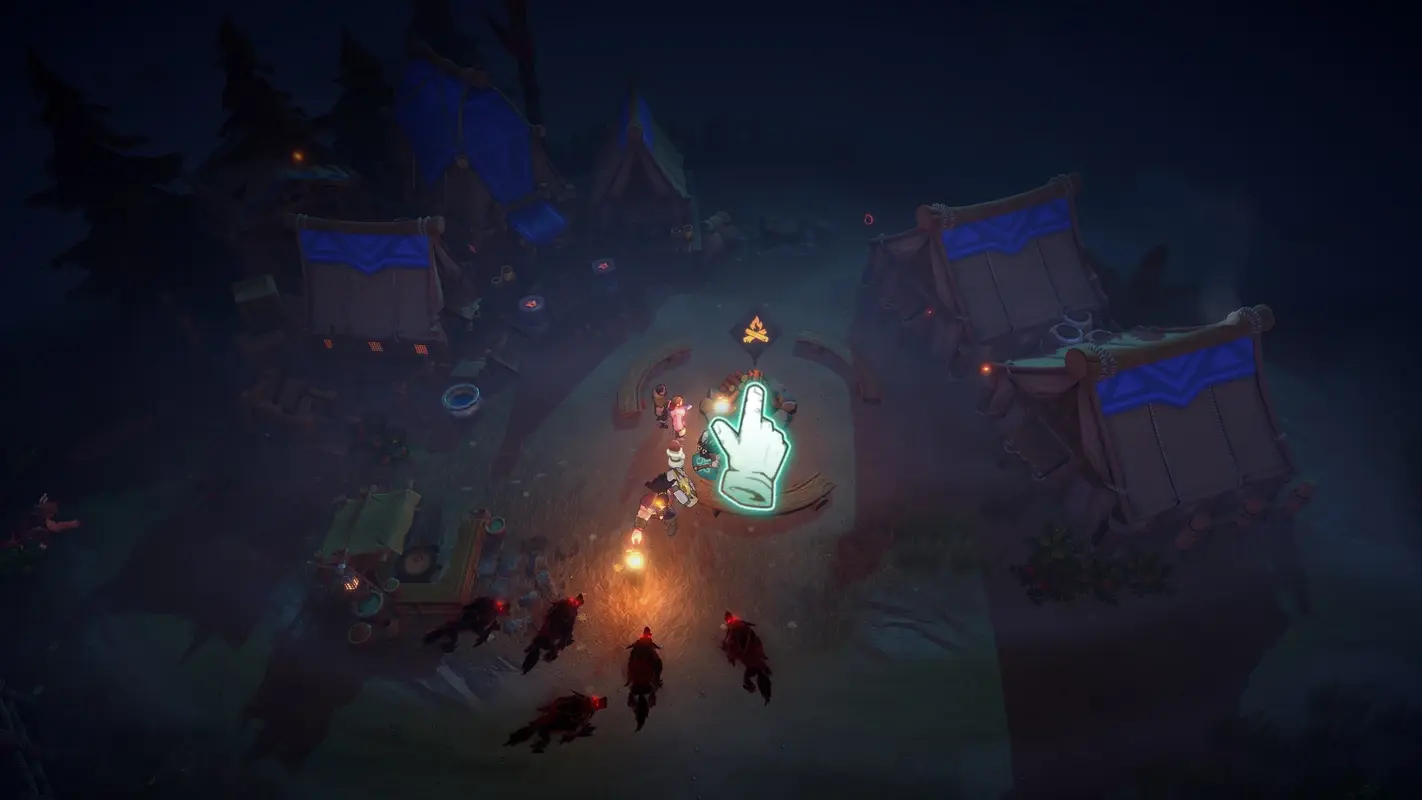The image size is (1422, 800).
Task: Select the villager in the pink dress
Action: (678, 408)
